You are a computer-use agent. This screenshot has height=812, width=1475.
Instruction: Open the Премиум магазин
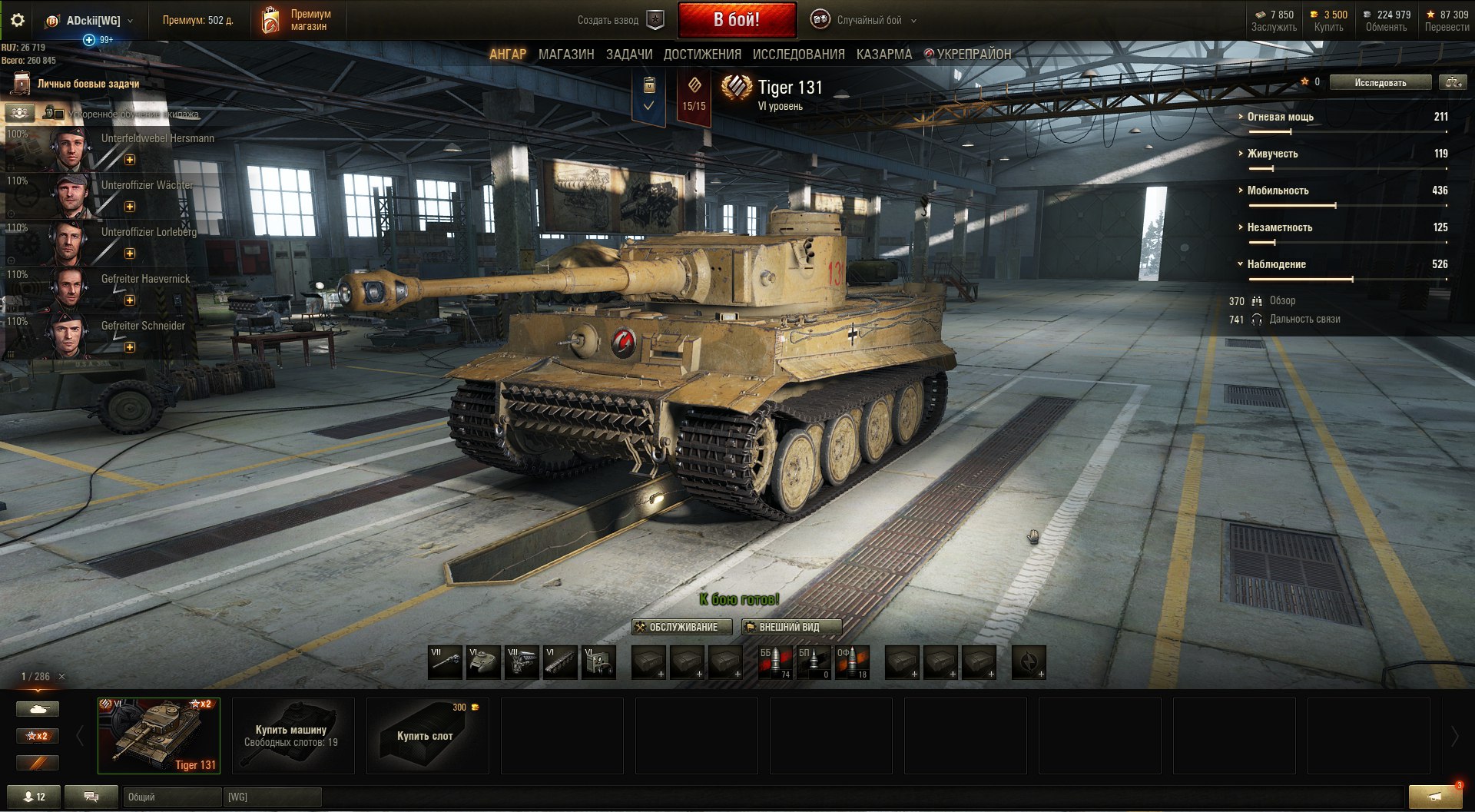298,21
